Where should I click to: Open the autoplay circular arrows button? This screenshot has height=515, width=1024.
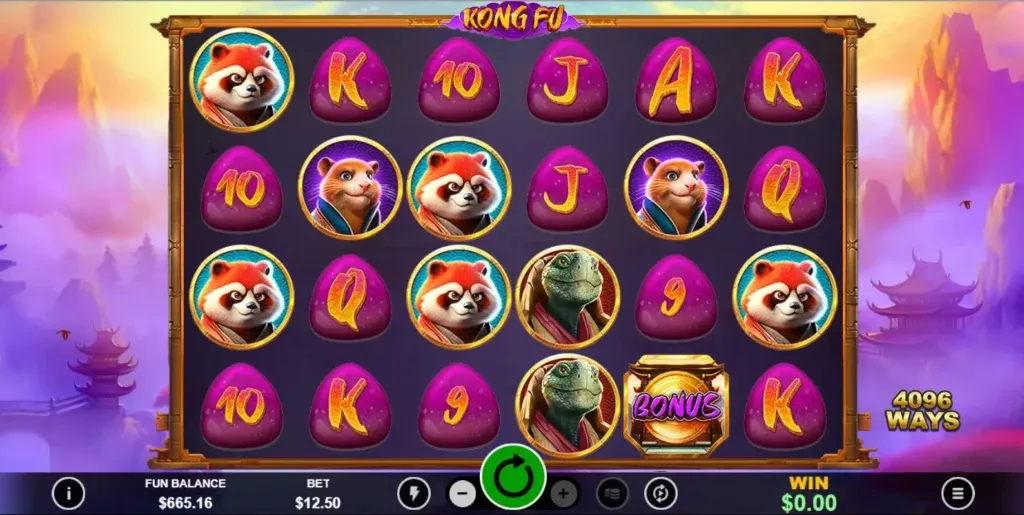point(661,493)
